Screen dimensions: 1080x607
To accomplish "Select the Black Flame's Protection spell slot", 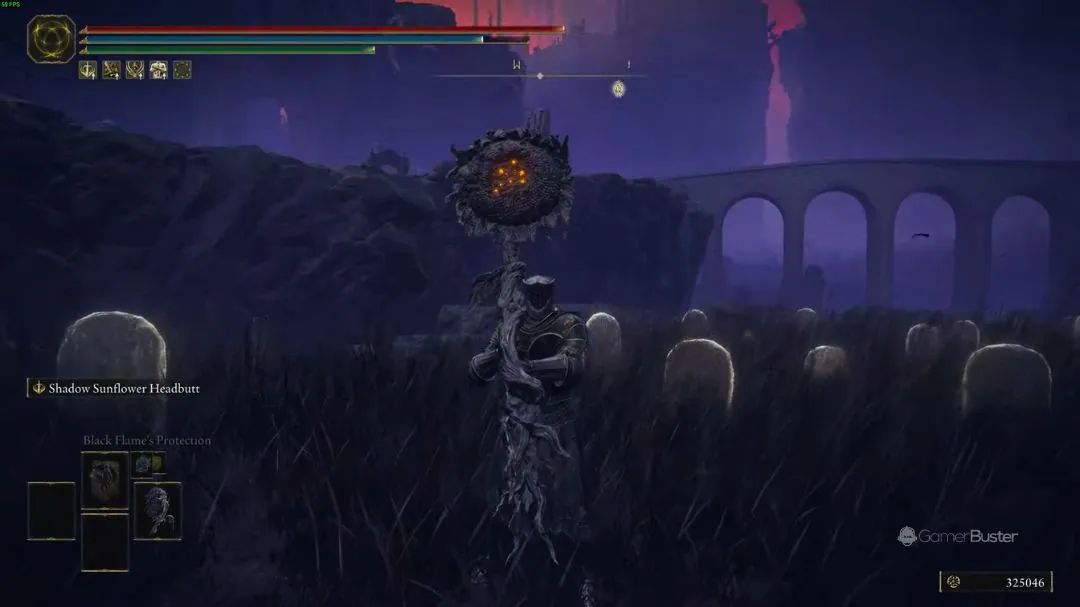I will [105, 480].
